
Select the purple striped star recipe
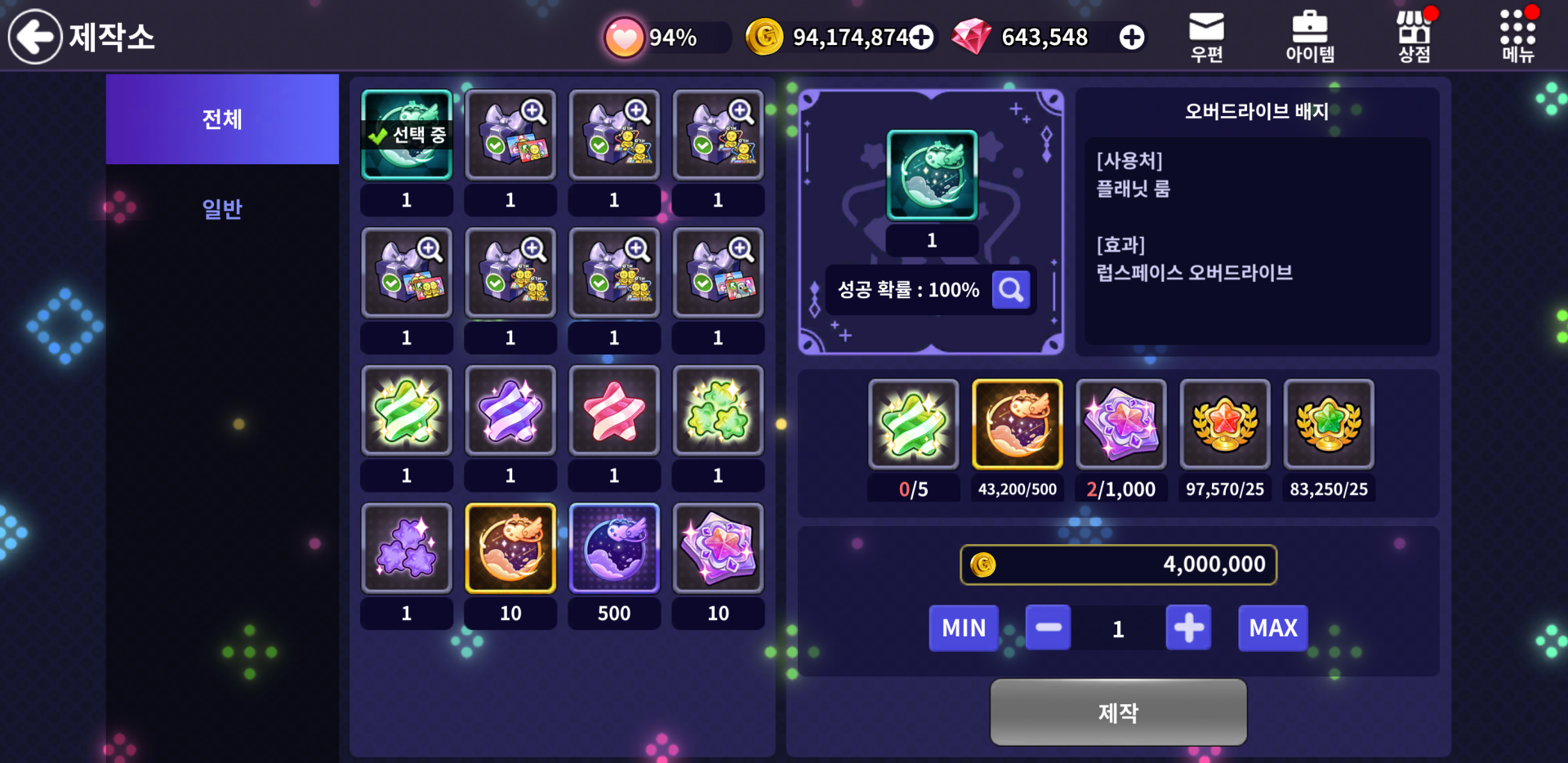click(x=510, y=410)
